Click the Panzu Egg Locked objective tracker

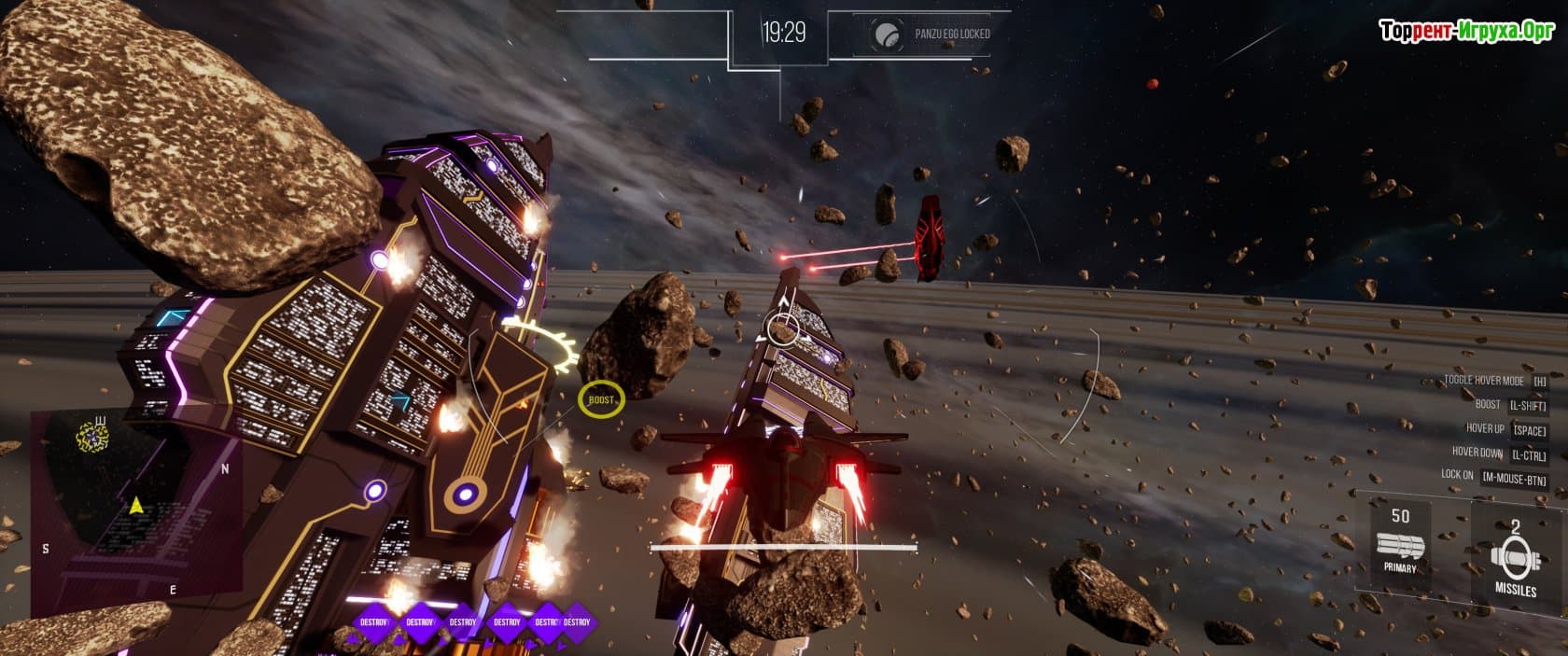point(932,35)
